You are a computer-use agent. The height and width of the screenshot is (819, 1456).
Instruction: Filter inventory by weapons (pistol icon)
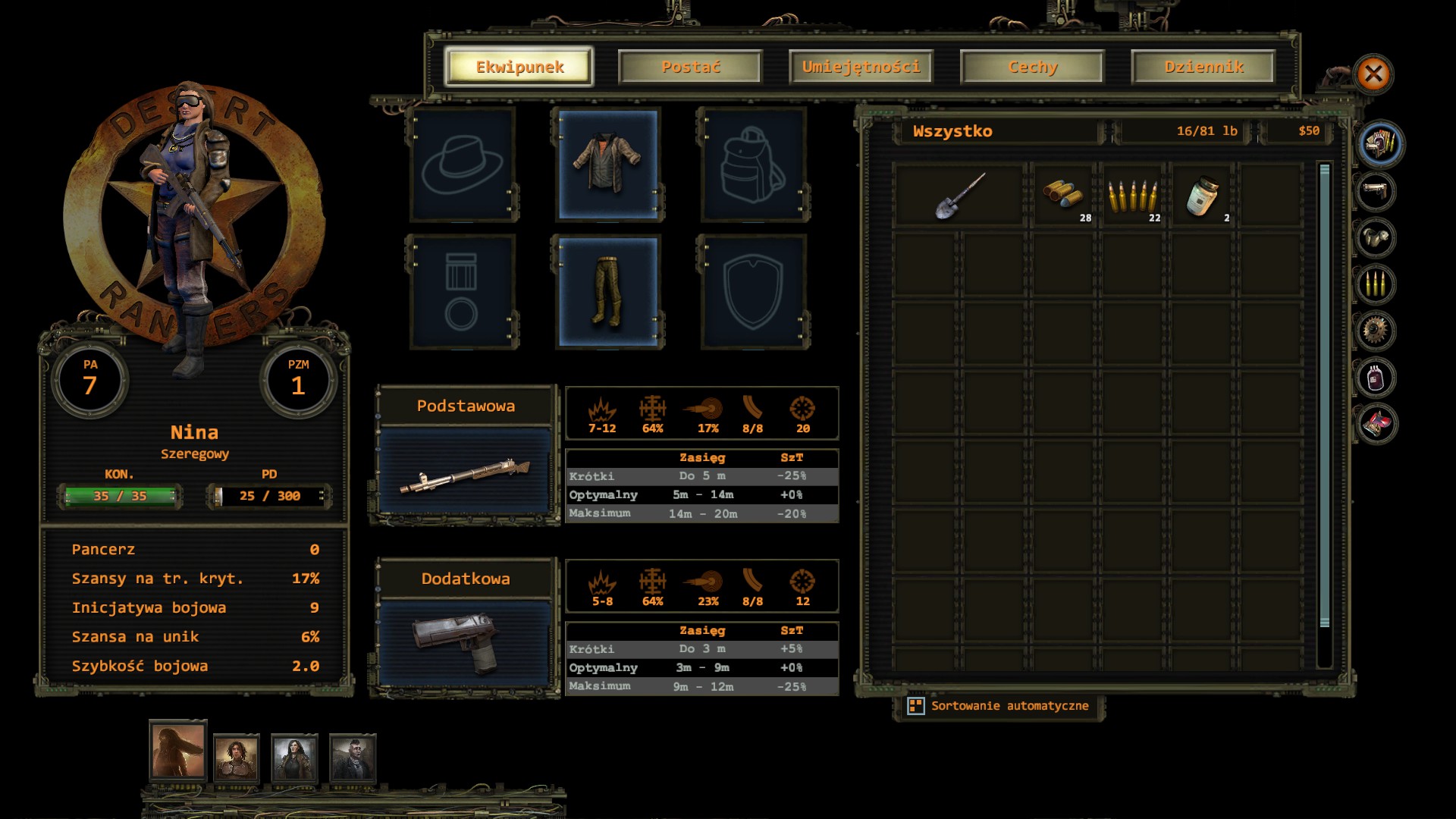(x=1376, y=191)
